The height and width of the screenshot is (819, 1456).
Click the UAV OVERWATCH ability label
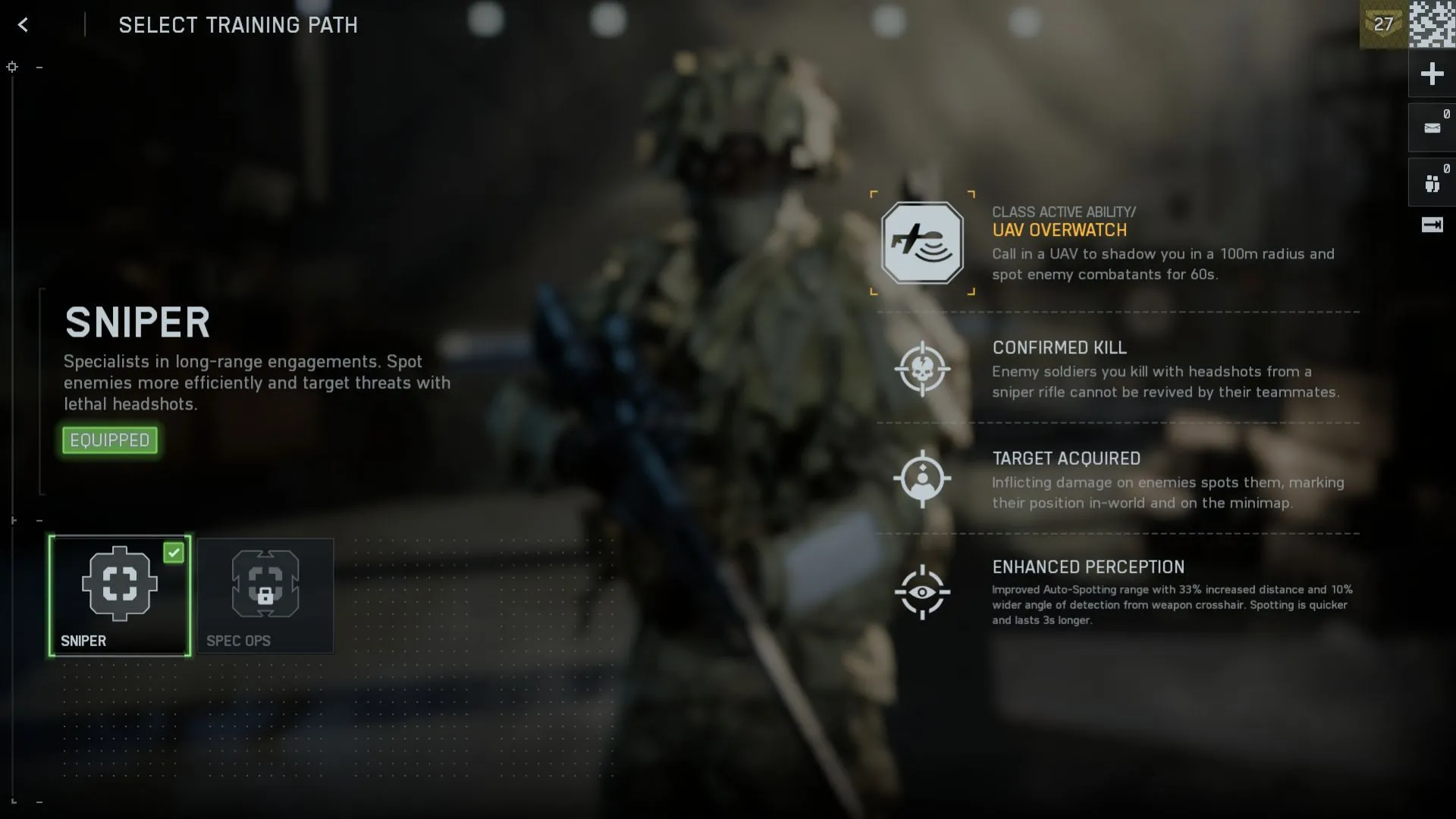point(1059,231)
